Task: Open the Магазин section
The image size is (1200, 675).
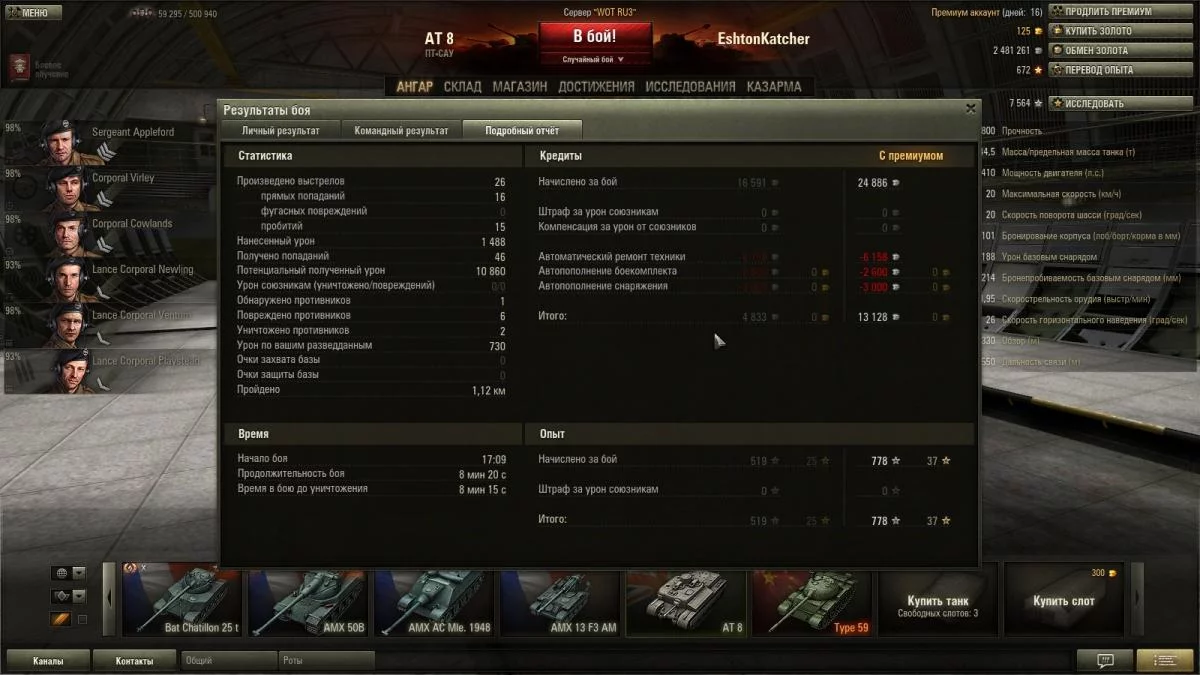Action: 519,87
